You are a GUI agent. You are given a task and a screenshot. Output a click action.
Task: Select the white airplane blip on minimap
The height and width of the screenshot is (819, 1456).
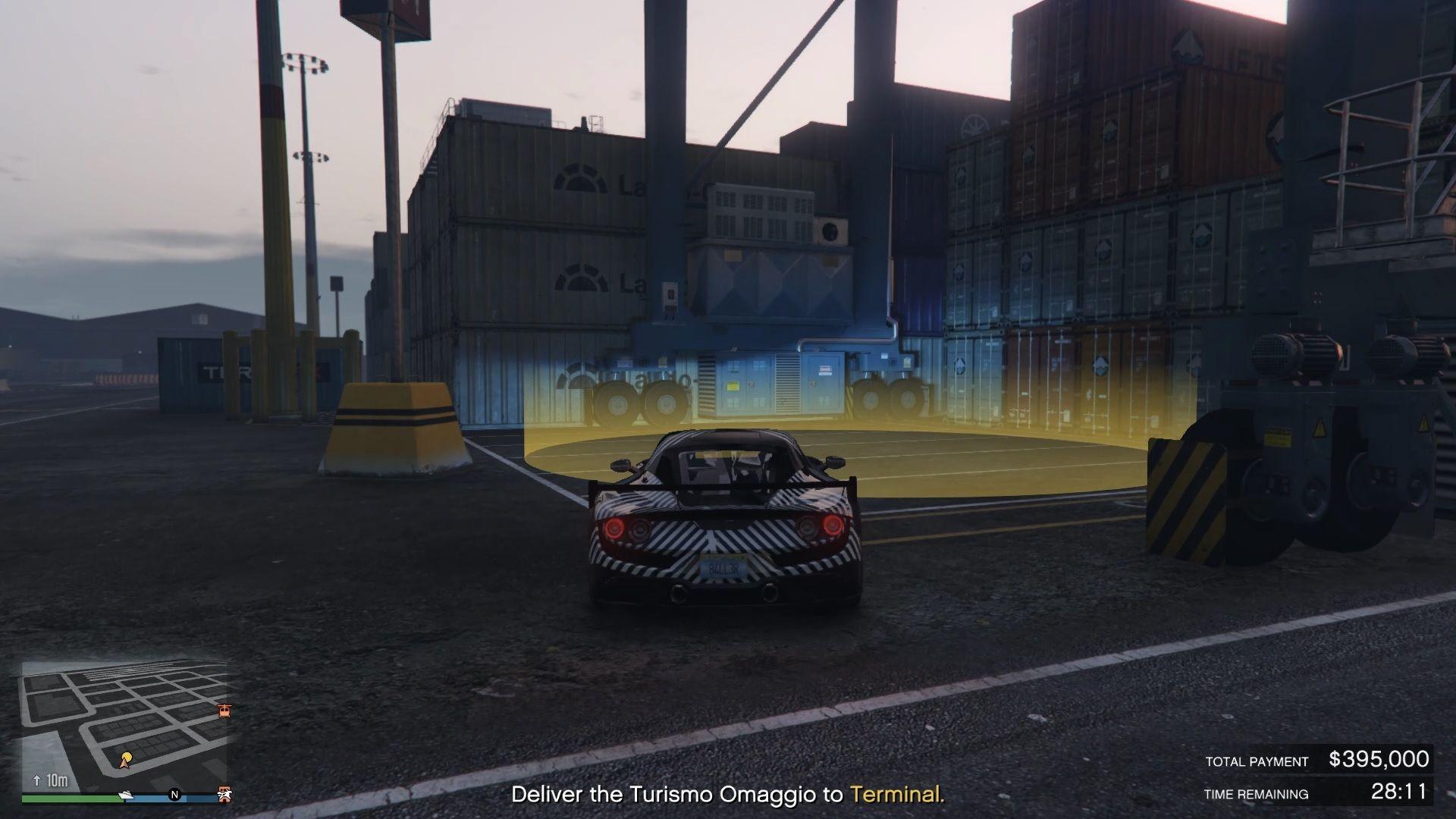[224, 794]
